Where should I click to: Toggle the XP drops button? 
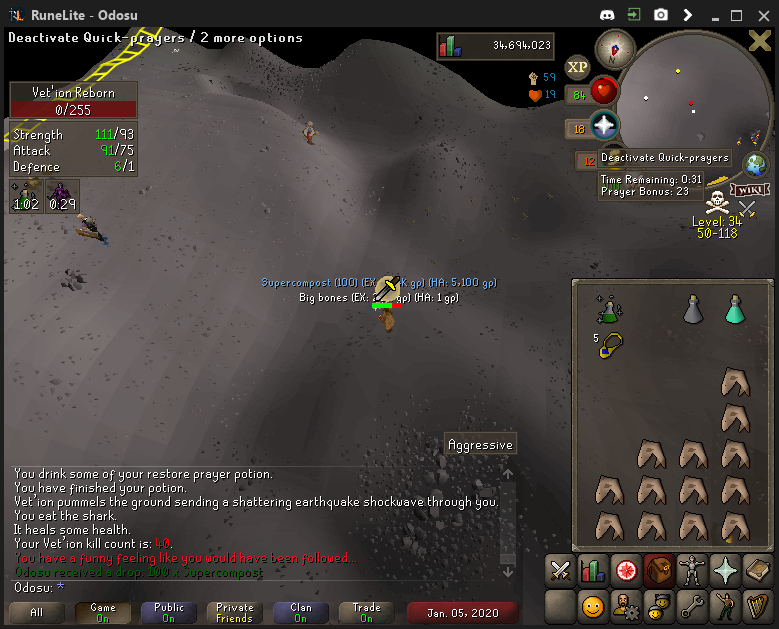(x=577, y=68)
